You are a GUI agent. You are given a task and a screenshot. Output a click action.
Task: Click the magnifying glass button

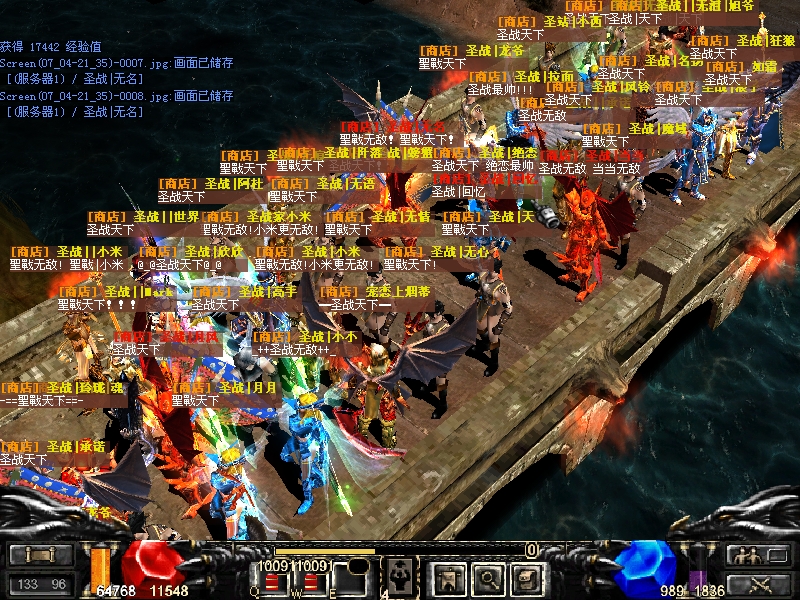487,577
